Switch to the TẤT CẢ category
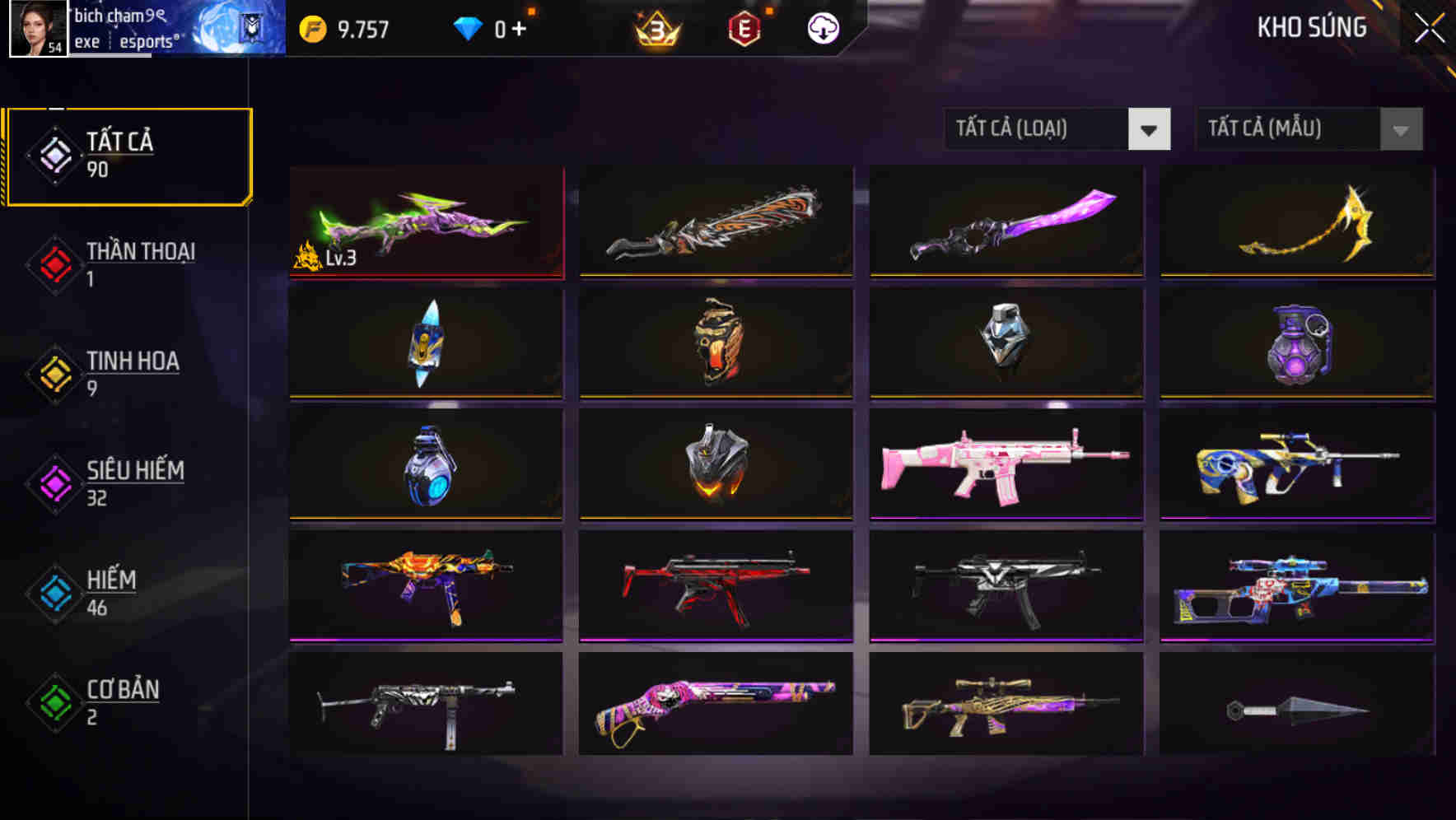The width and height of the screenshot is (1456, 820). coord(128,155)
